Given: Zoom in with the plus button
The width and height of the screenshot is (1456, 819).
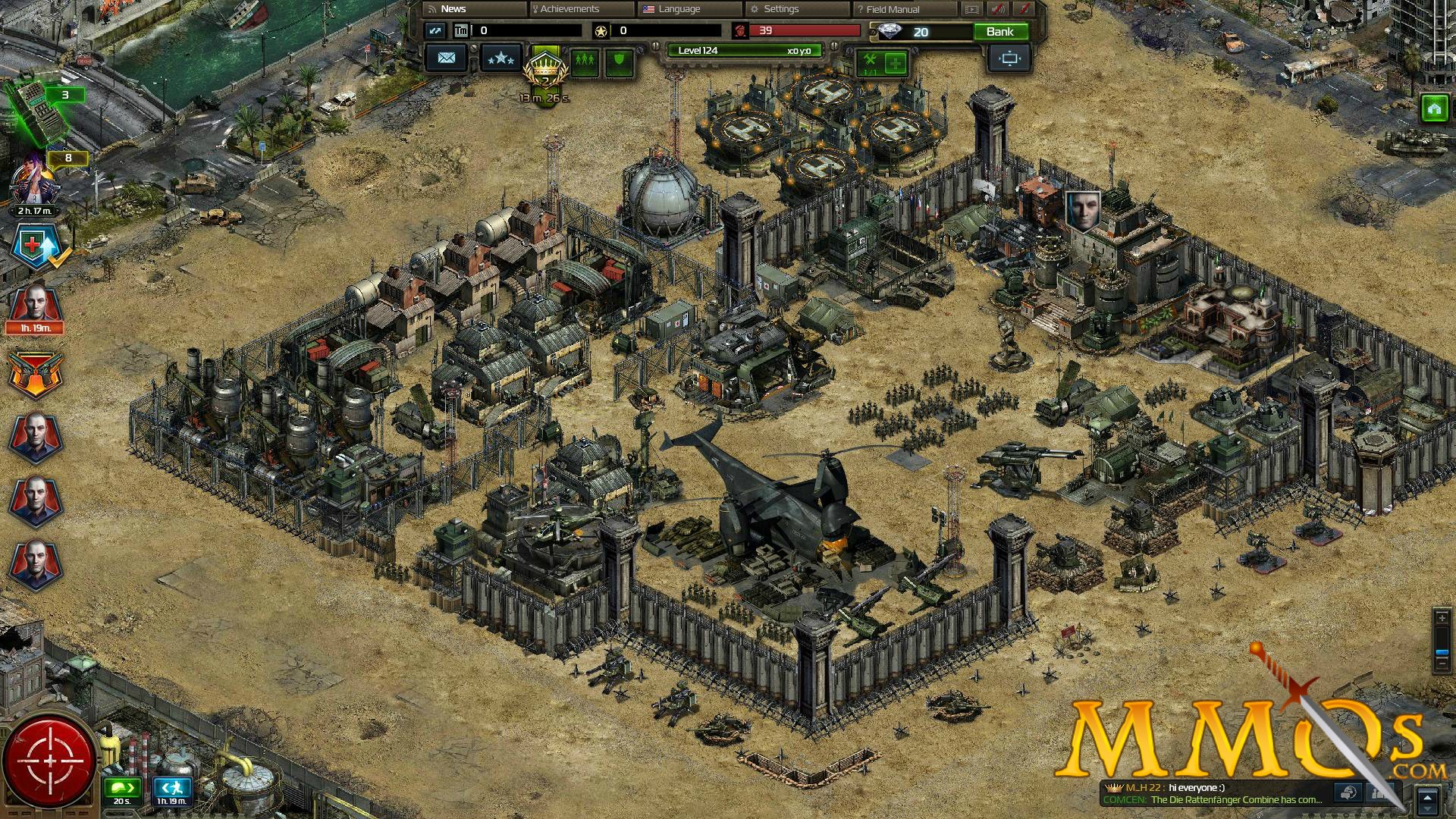Looking at the screenshot, I should (1442, 619).
